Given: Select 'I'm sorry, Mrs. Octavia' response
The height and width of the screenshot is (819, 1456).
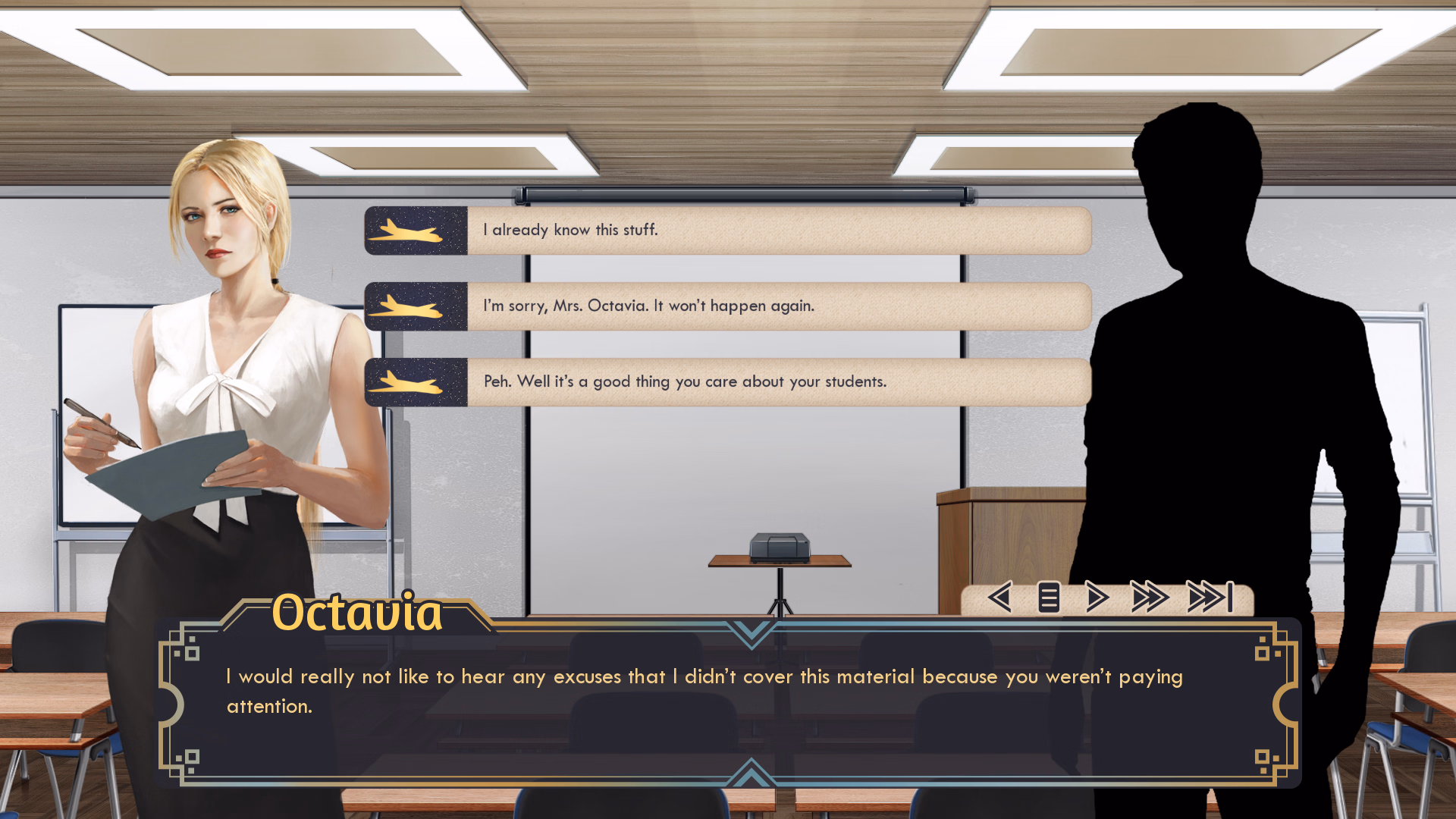Looking at the screenshot, I should [781, 306].
